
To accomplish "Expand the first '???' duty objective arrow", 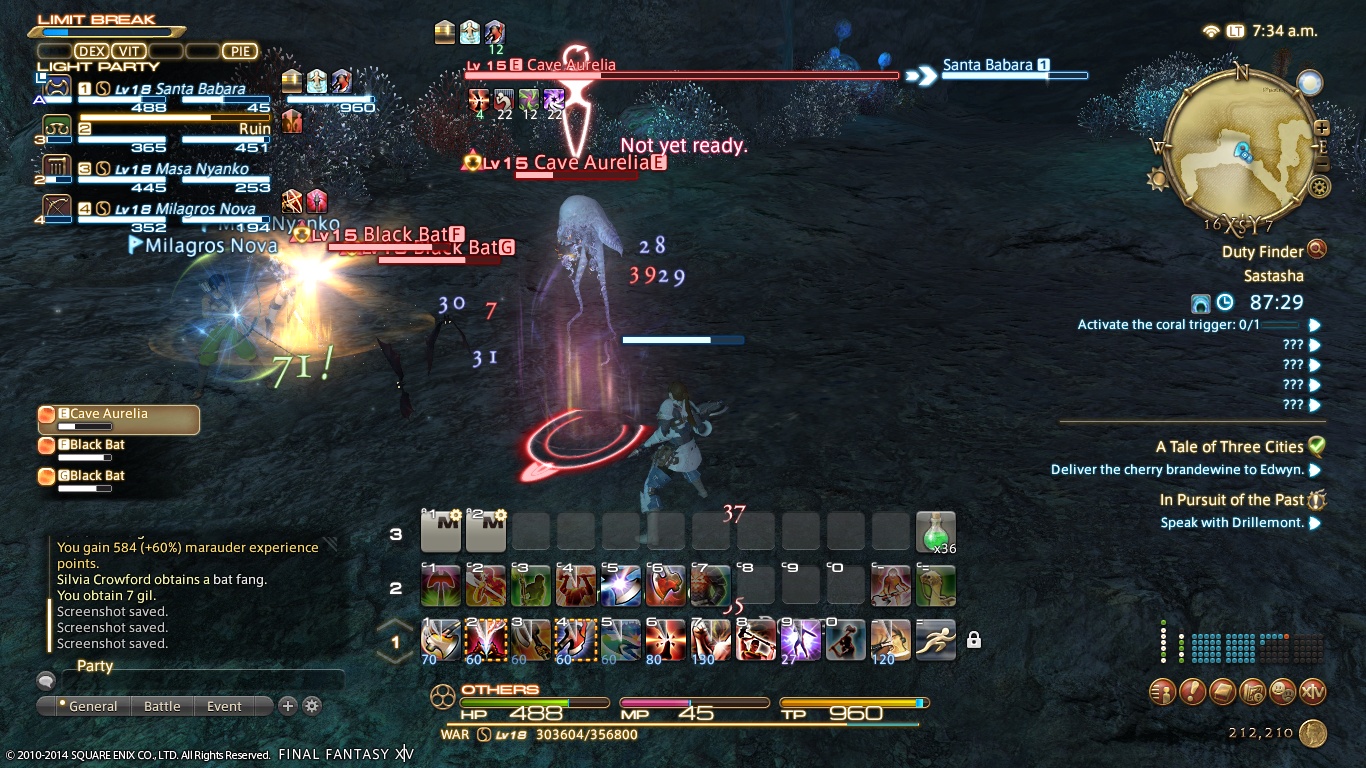I will [x=1314, y=344].
